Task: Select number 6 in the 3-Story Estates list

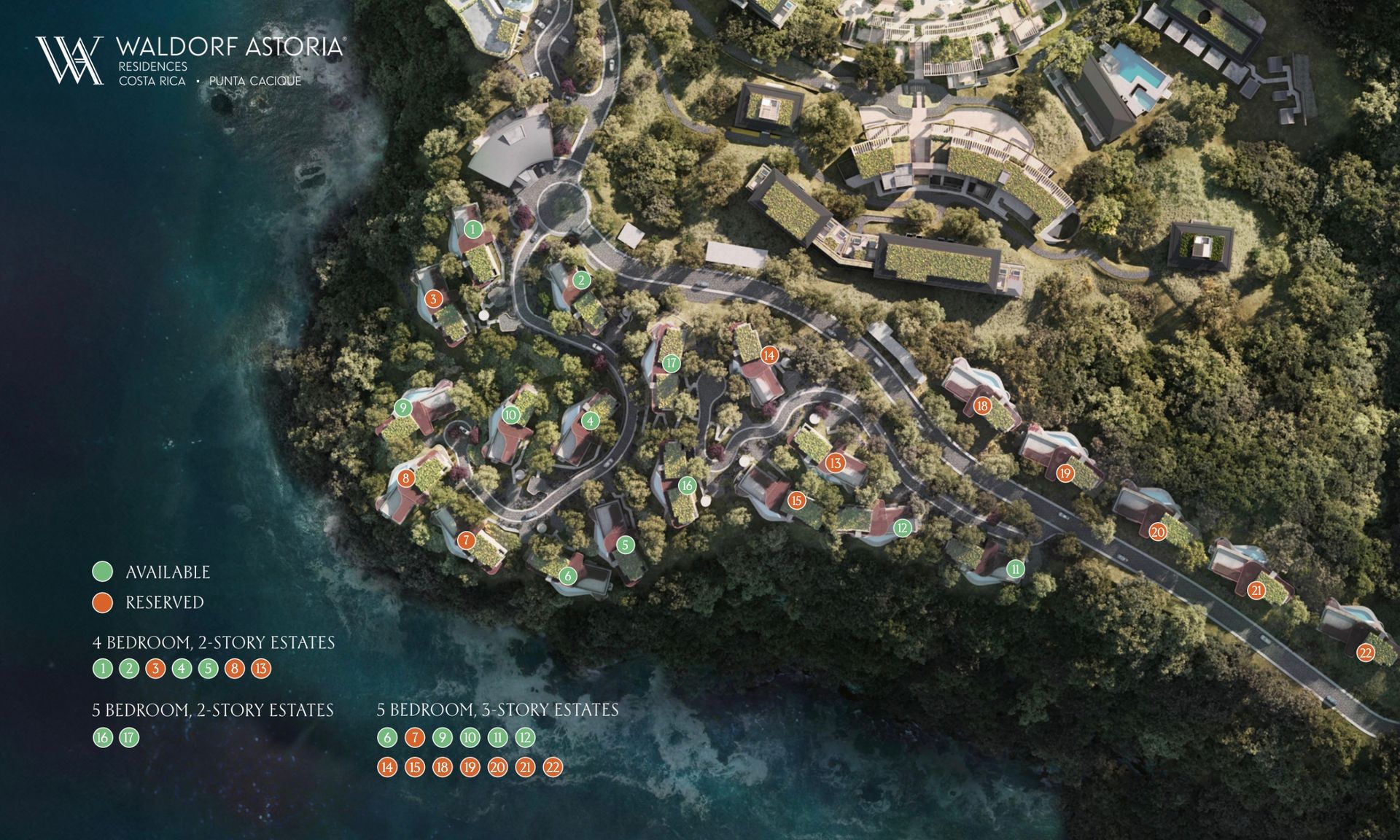Action: (387, 738)
